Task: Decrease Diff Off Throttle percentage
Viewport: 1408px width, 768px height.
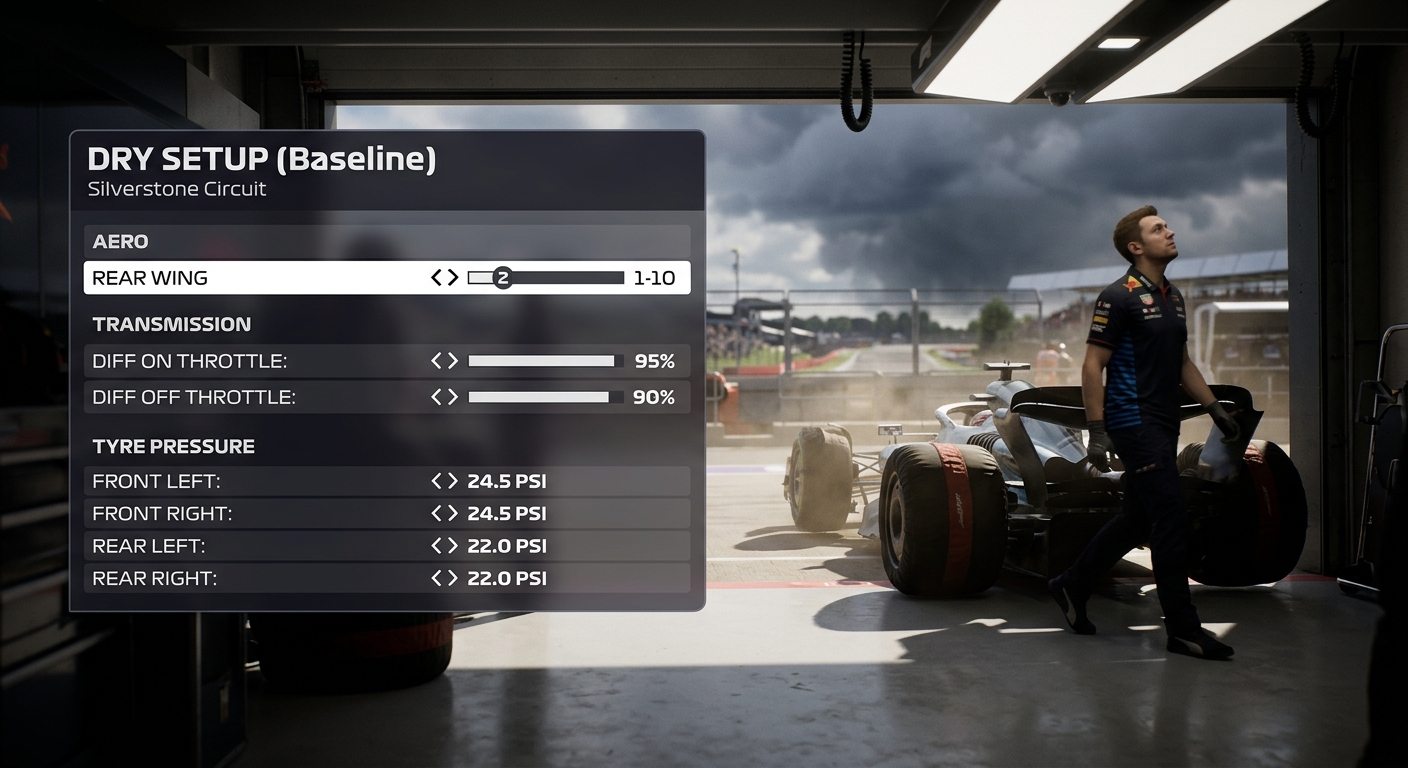Action: coord(437,397)
